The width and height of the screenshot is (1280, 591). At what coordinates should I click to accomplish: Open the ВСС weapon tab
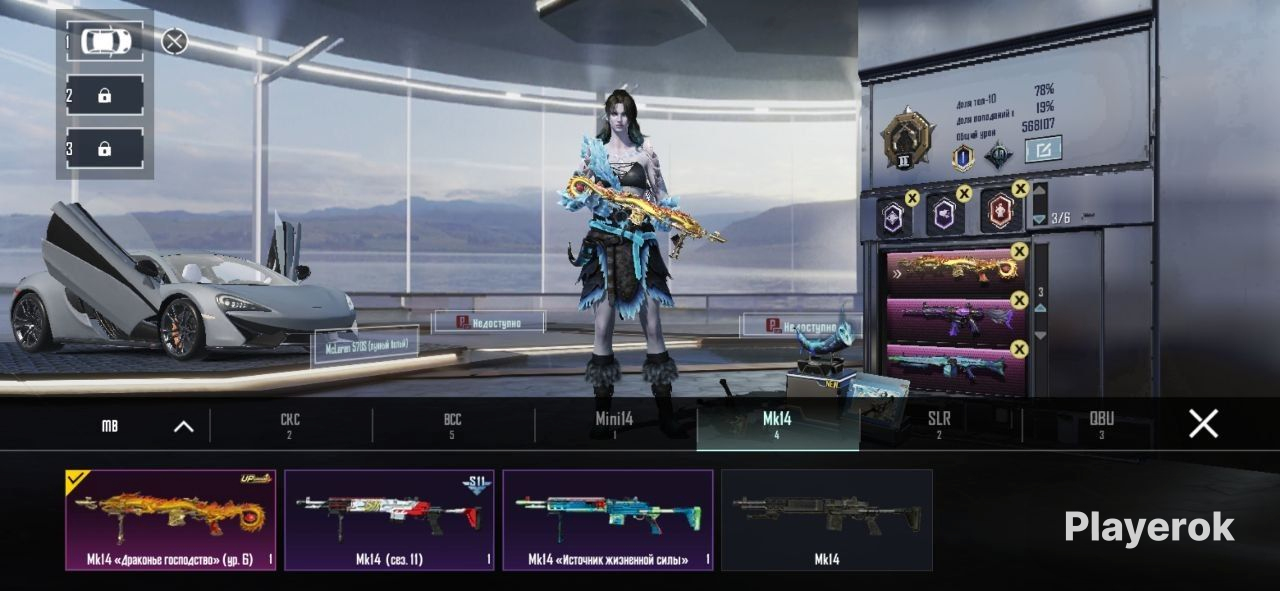pyautogui.click(x=452, y=425)
